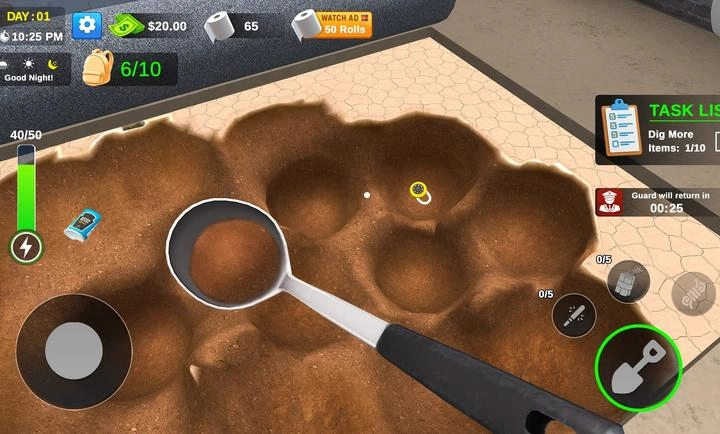Tap the greyed-out whistle button
The image size is (720, 434).
692,289
